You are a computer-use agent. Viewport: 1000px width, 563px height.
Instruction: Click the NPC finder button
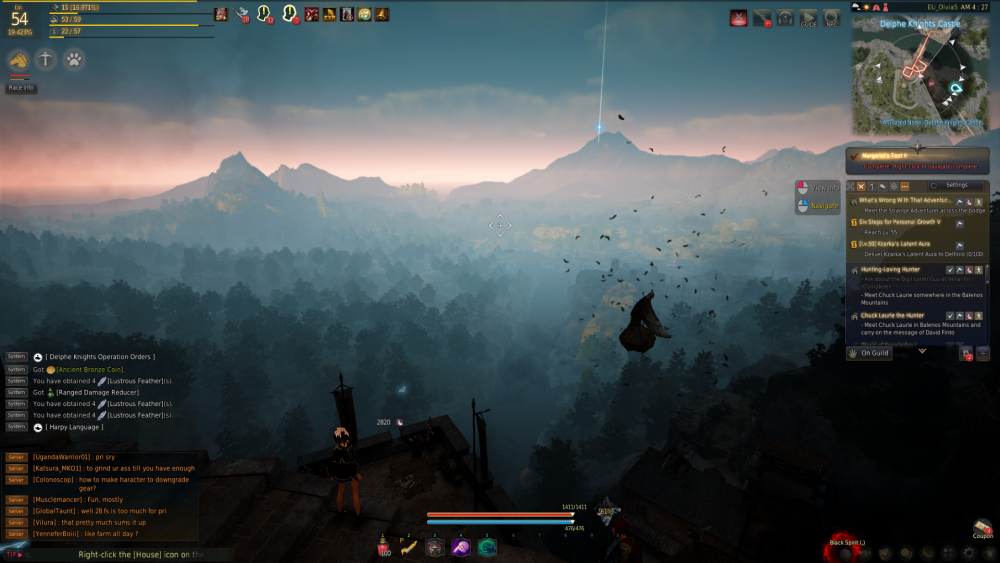[832, 17]
